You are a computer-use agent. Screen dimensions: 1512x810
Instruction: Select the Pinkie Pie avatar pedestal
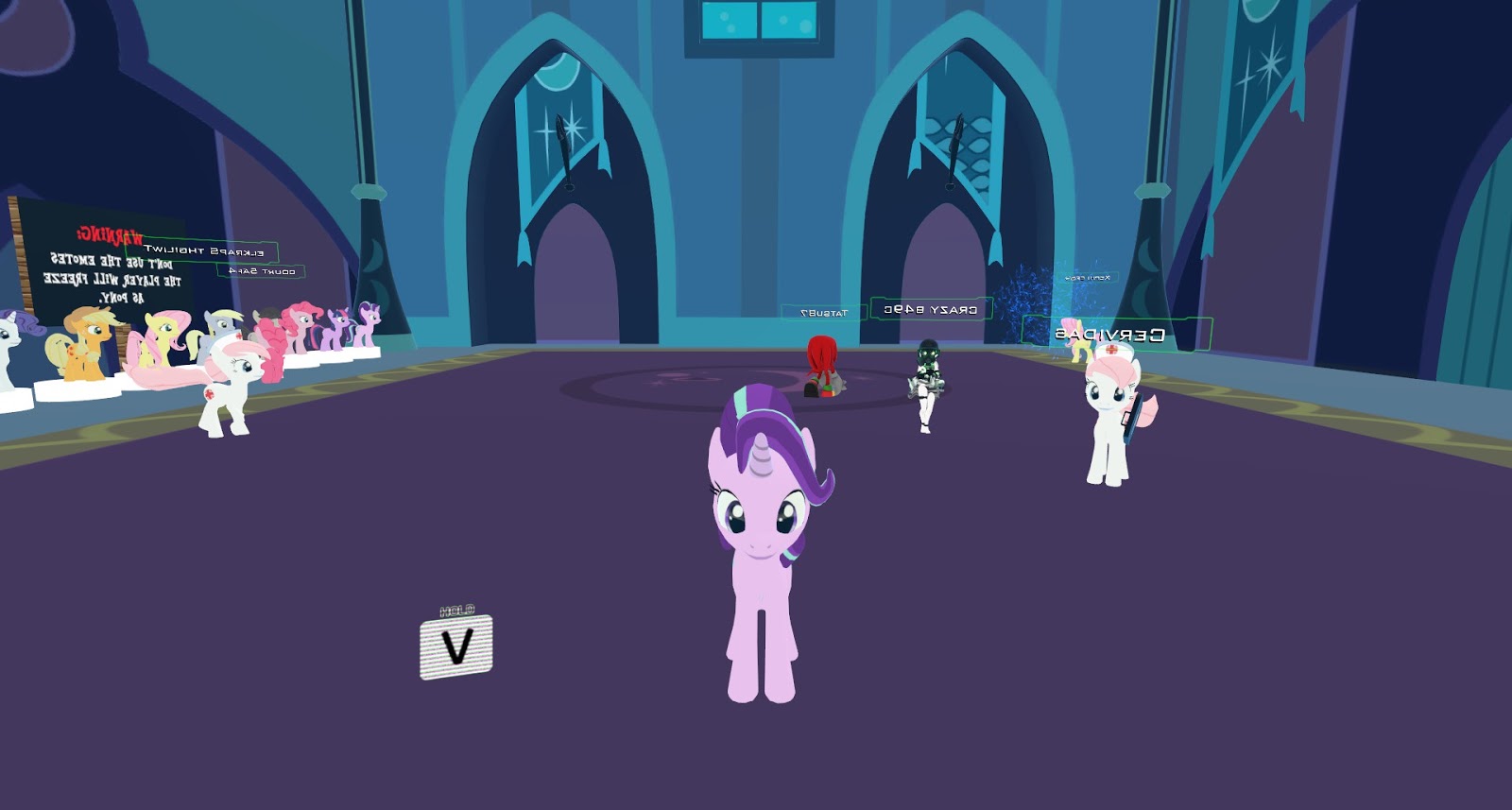click(x=300, y=329)
